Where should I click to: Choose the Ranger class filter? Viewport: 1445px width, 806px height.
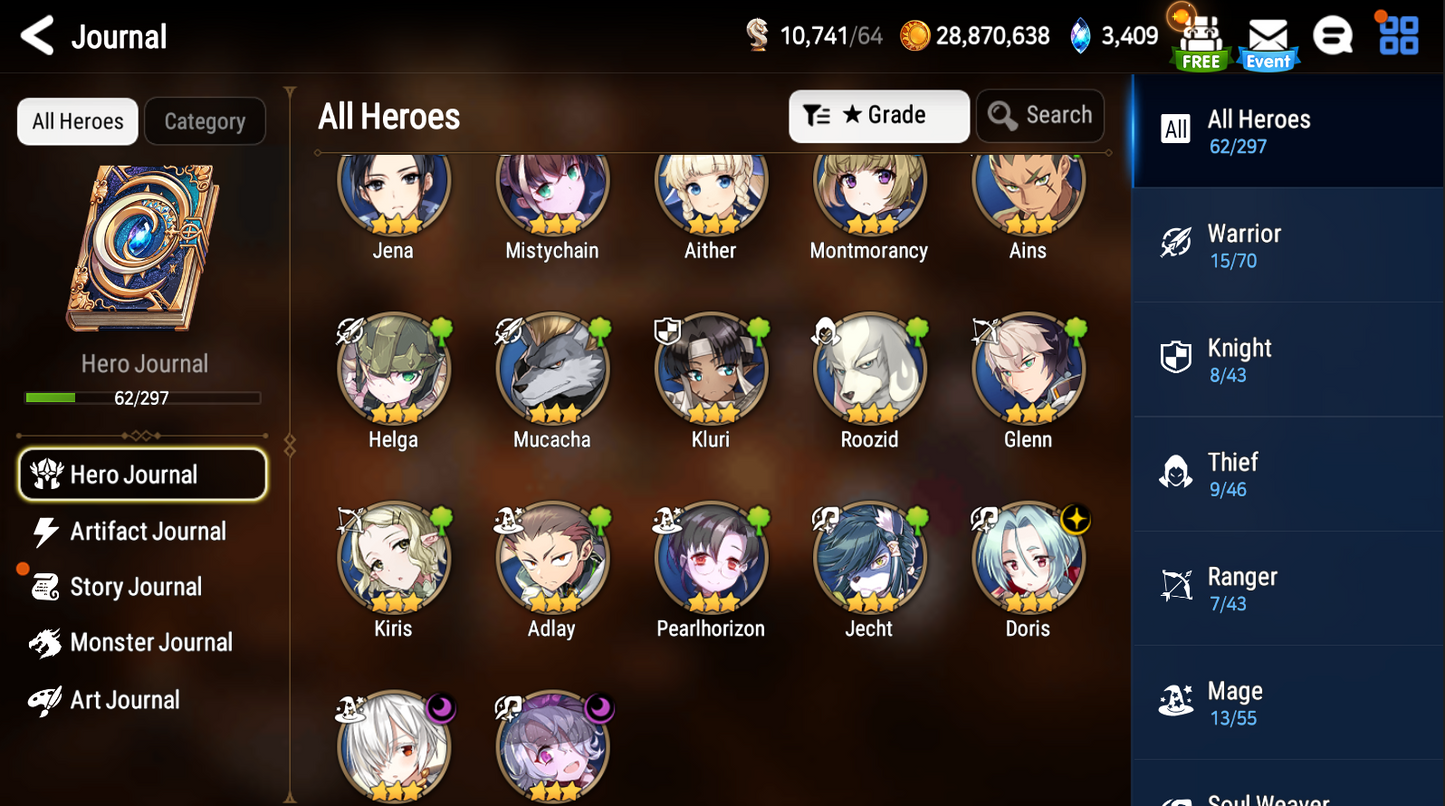(1286, 588)
